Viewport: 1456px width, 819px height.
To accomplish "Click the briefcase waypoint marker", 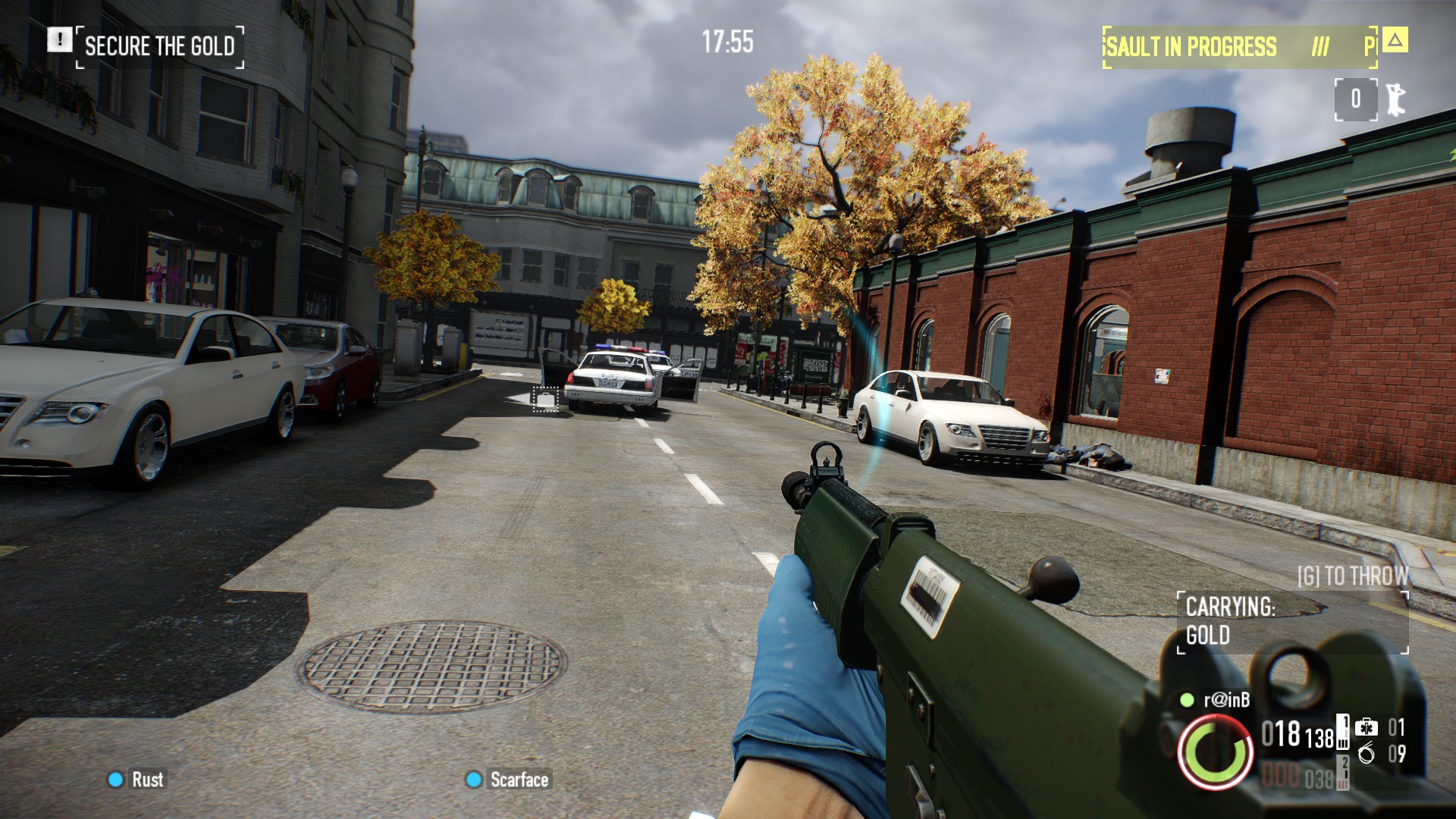I will [544, 399].
